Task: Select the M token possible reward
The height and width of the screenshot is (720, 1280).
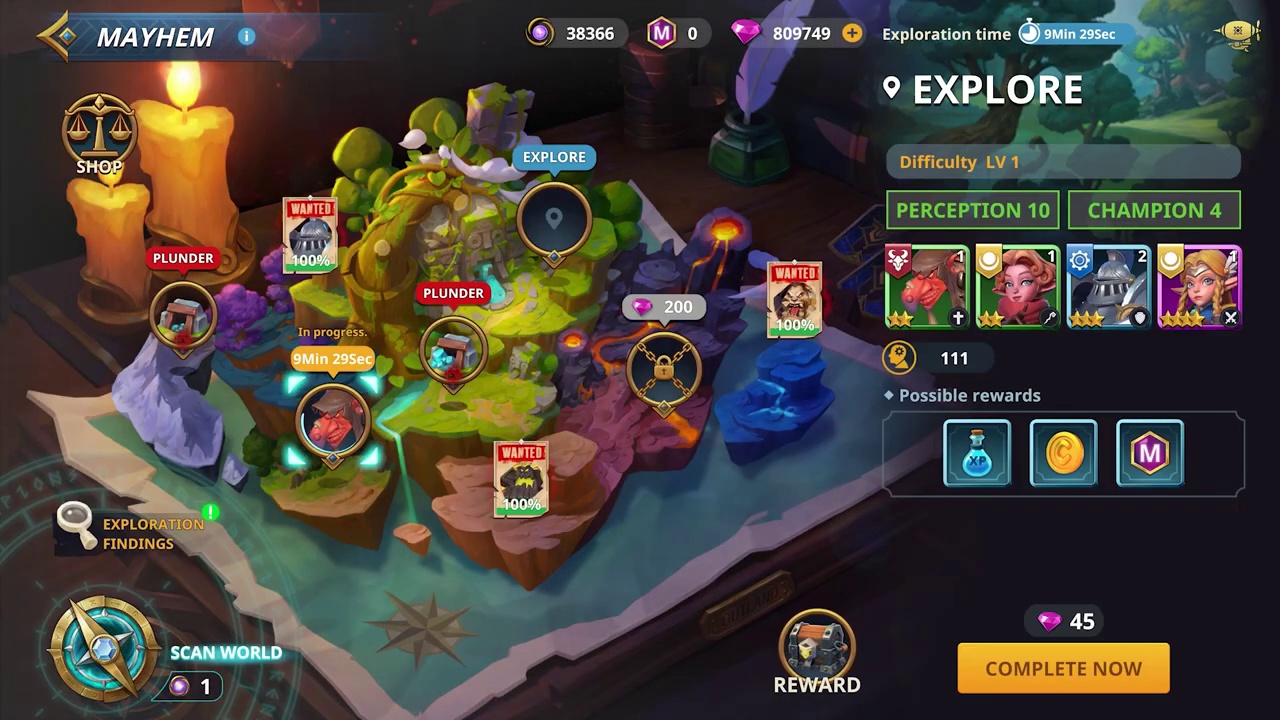Action: pos(1149,453)
